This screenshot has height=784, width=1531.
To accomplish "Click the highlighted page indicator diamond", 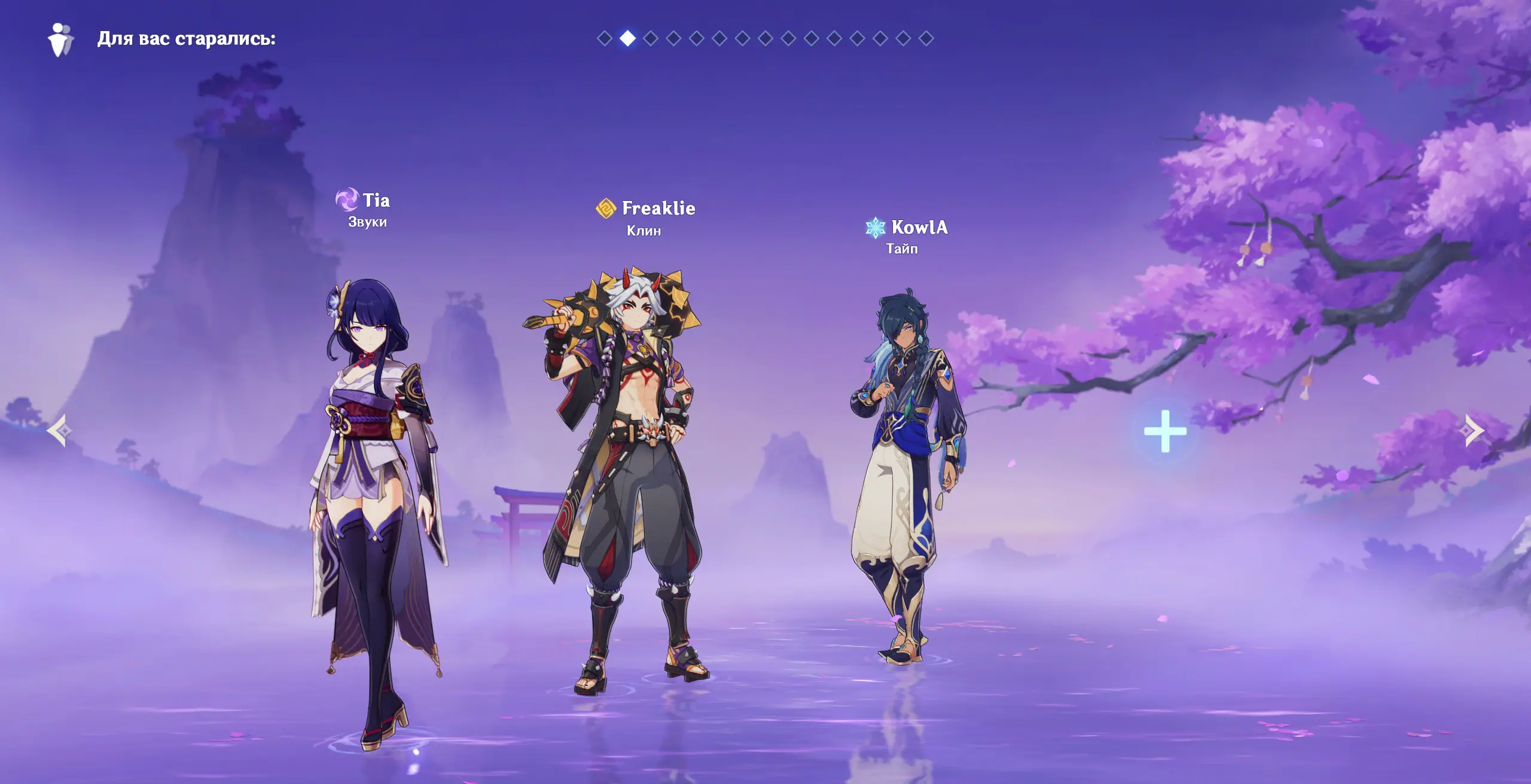I will (627, 39).
